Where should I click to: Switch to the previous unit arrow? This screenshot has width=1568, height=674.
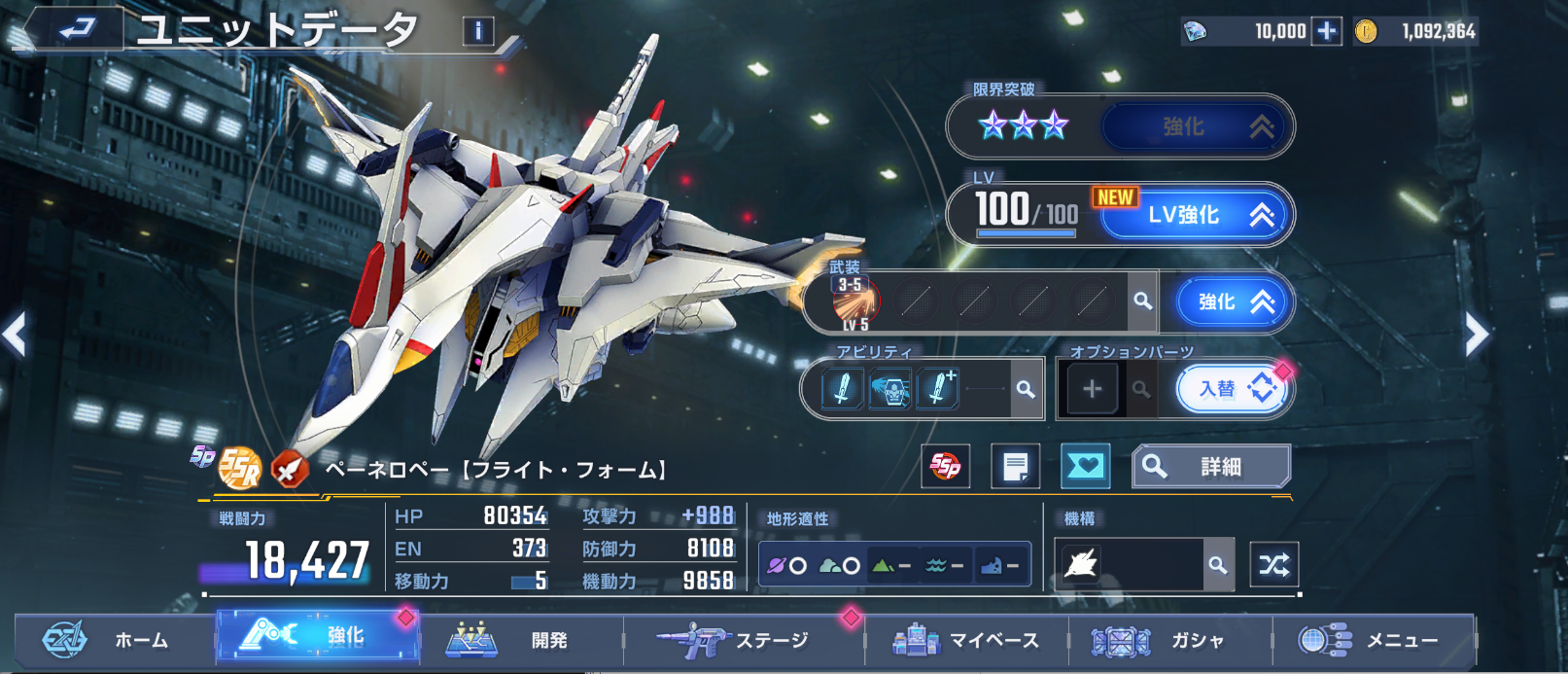pyautogui.click(x=15, y=336)
